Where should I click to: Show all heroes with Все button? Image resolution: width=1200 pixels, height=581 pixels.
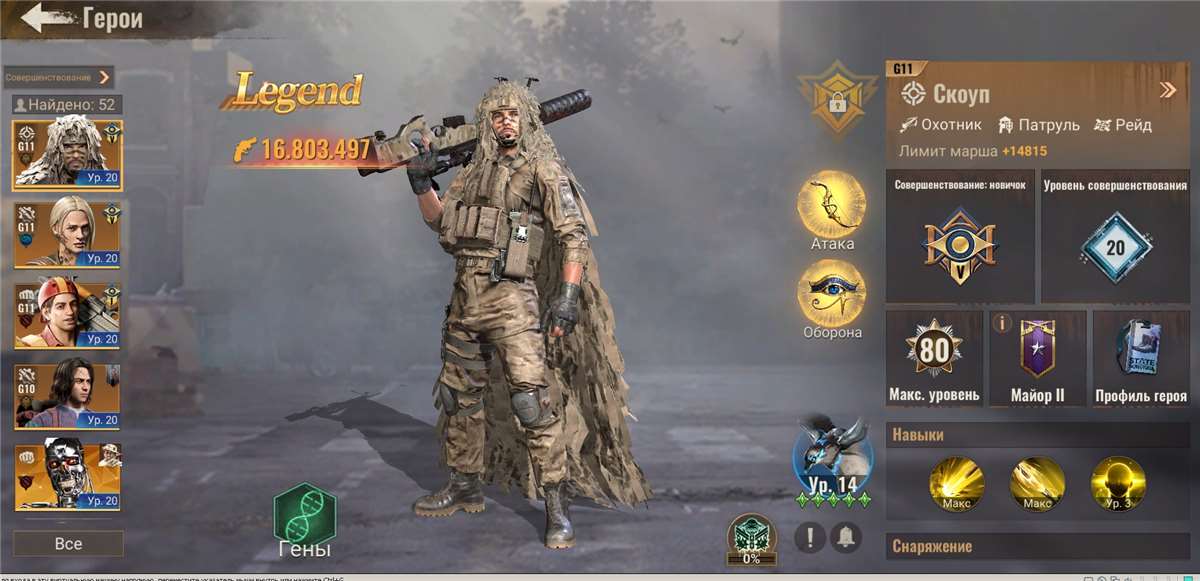[68, 544]
